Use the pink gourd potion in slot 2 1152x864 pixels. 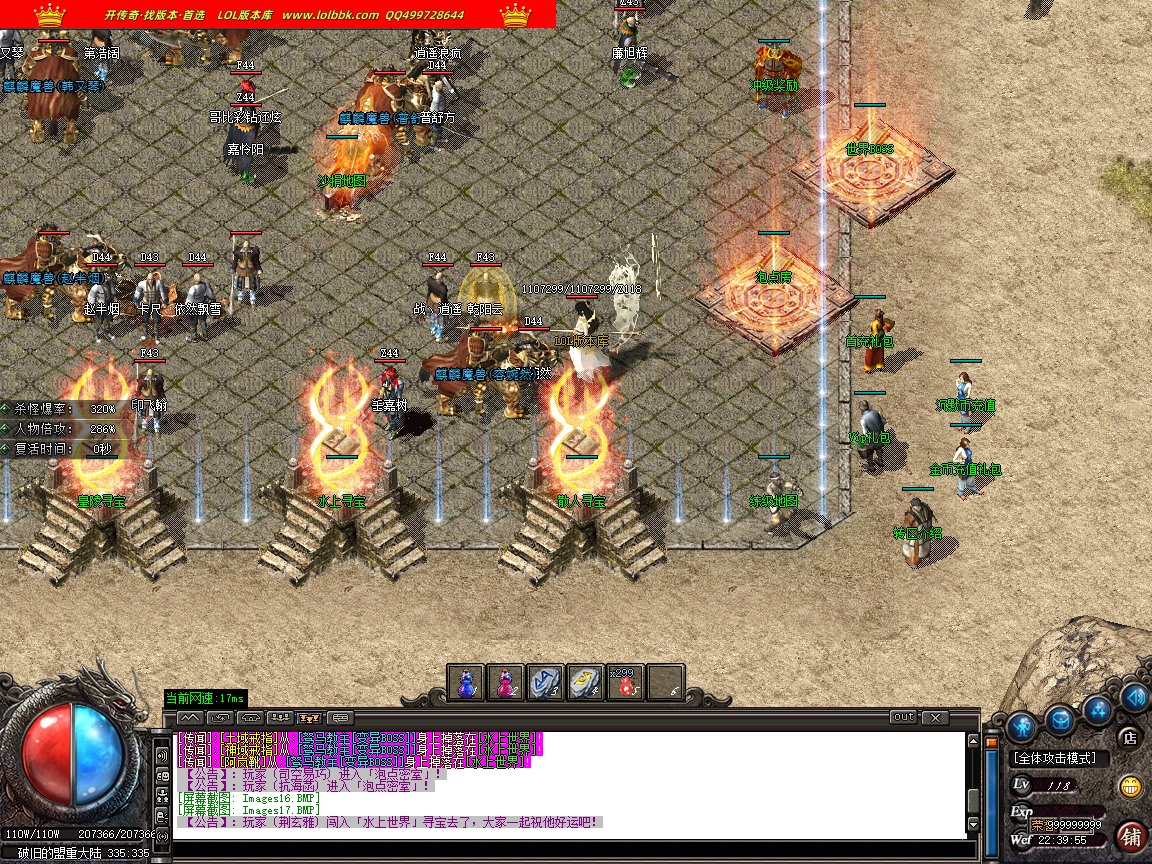pyautogui.click(x=505, y=683)
